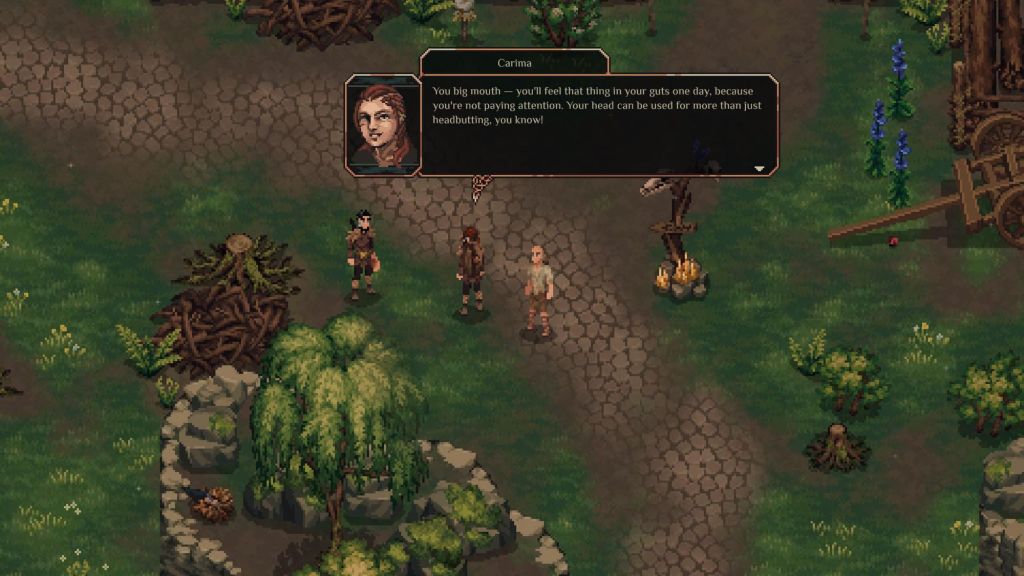Advance dialogue with the white arrow indicator
This screenshot has width=1024, height=576.
pos(759,169)
